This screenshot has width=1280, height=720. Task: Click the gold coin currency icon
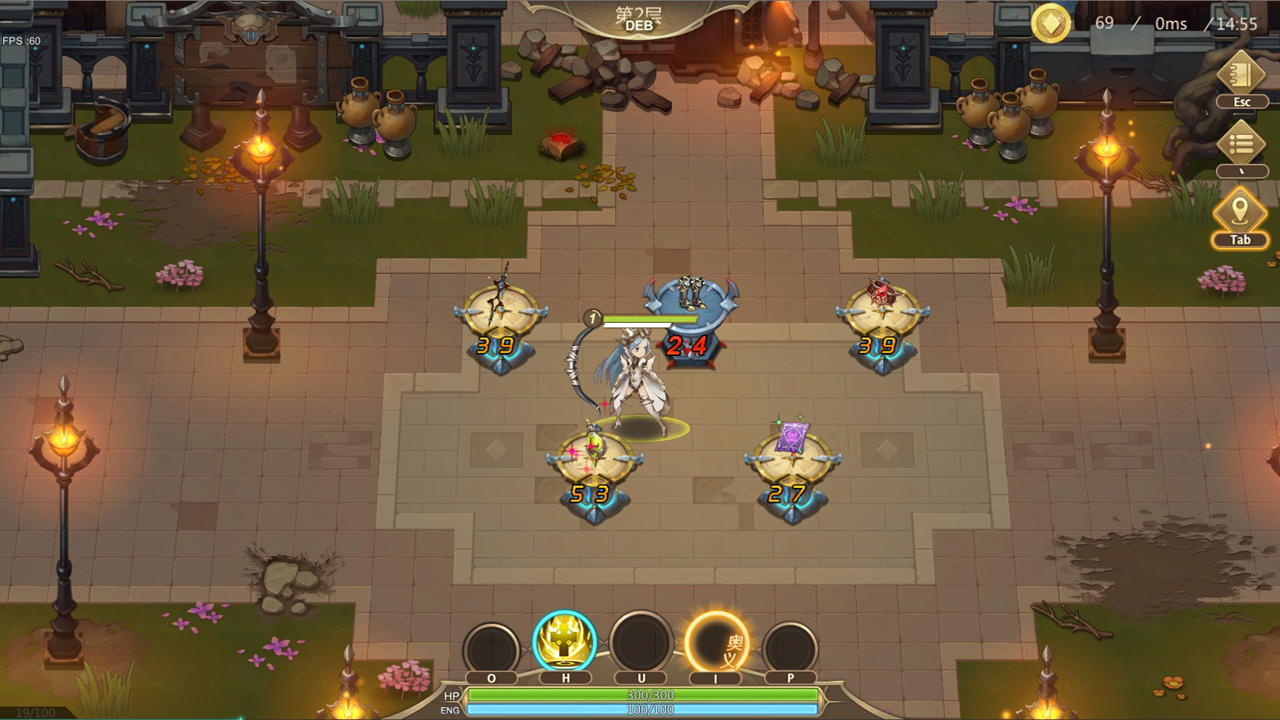pos(1050,23)
